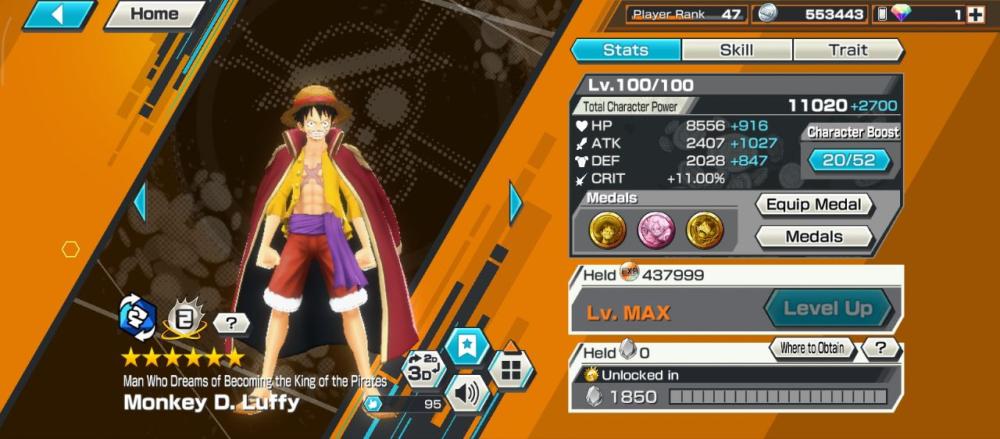Click the Equip Medal button
Viewport: 1000px width, 439px height.
pos(814,205)
